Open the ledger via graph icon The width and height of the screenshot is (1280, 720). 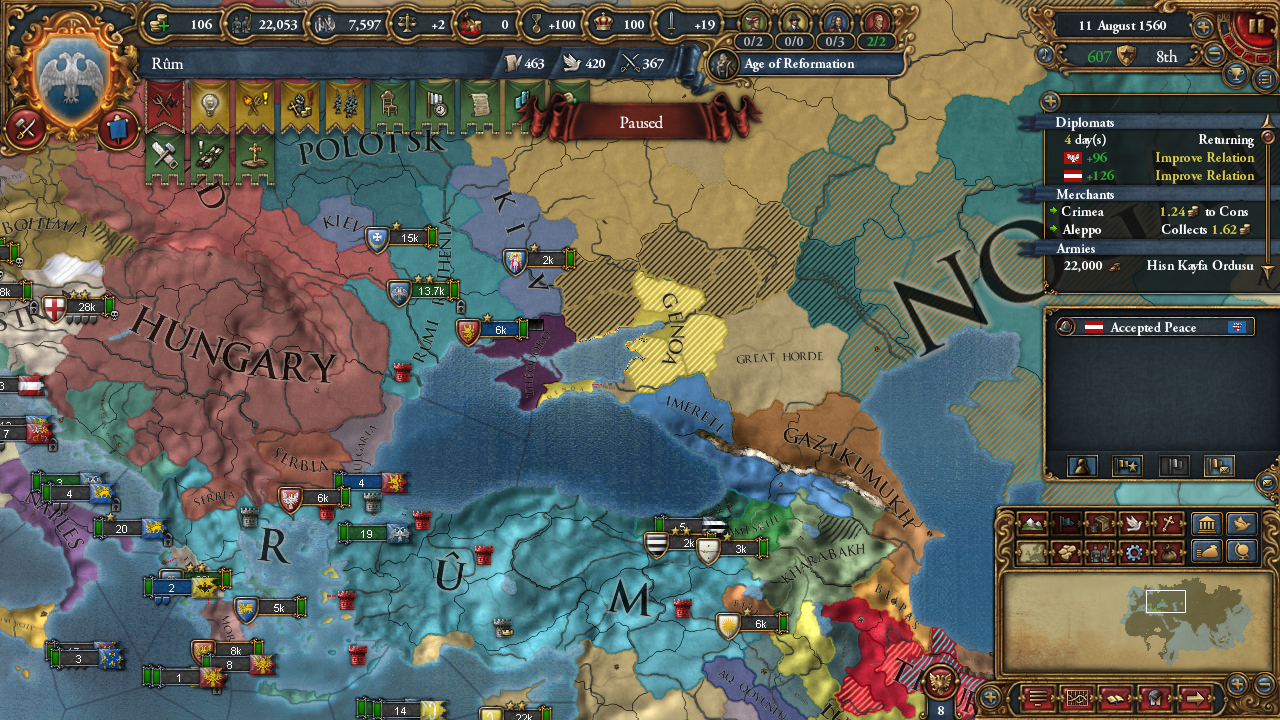[1076, 698]
